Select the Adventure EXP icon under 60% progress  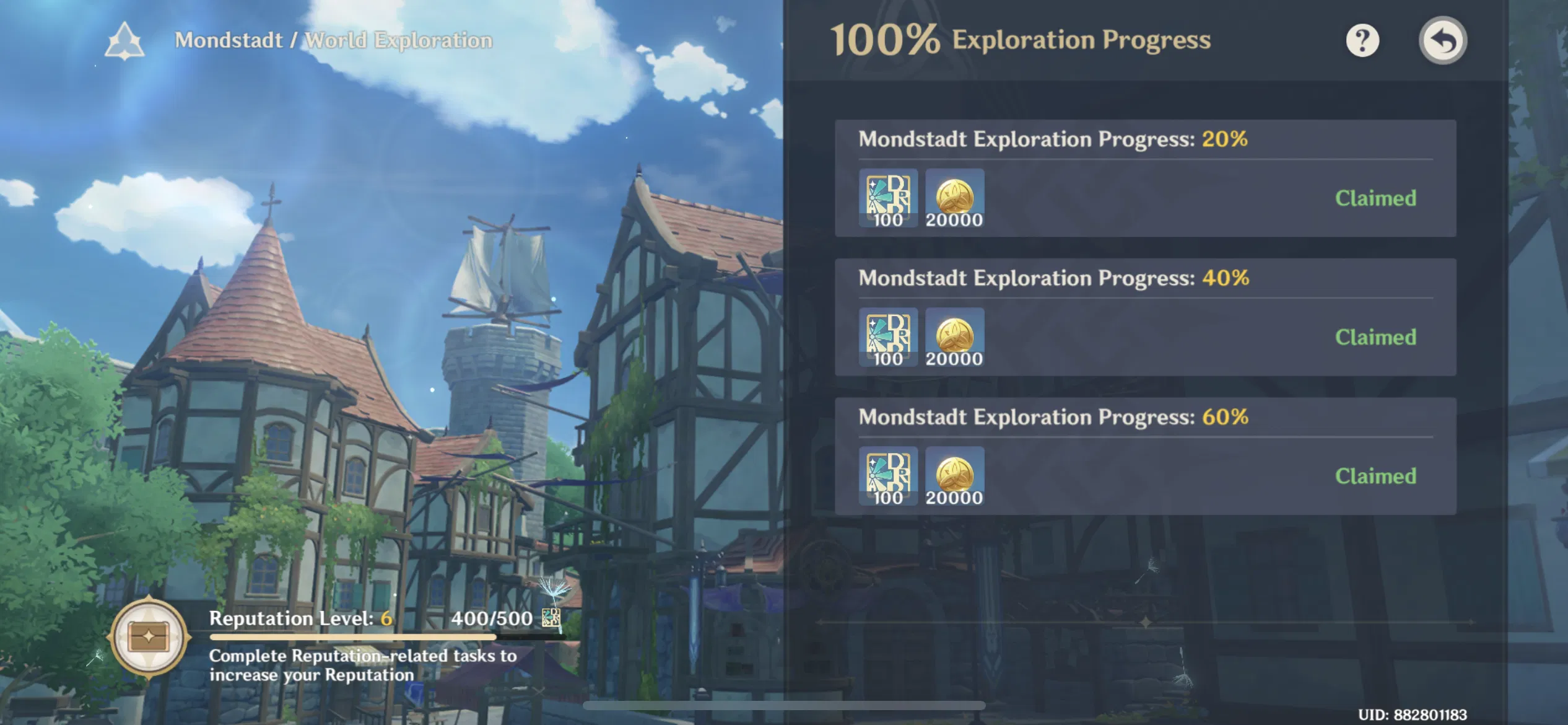[888, 476]
